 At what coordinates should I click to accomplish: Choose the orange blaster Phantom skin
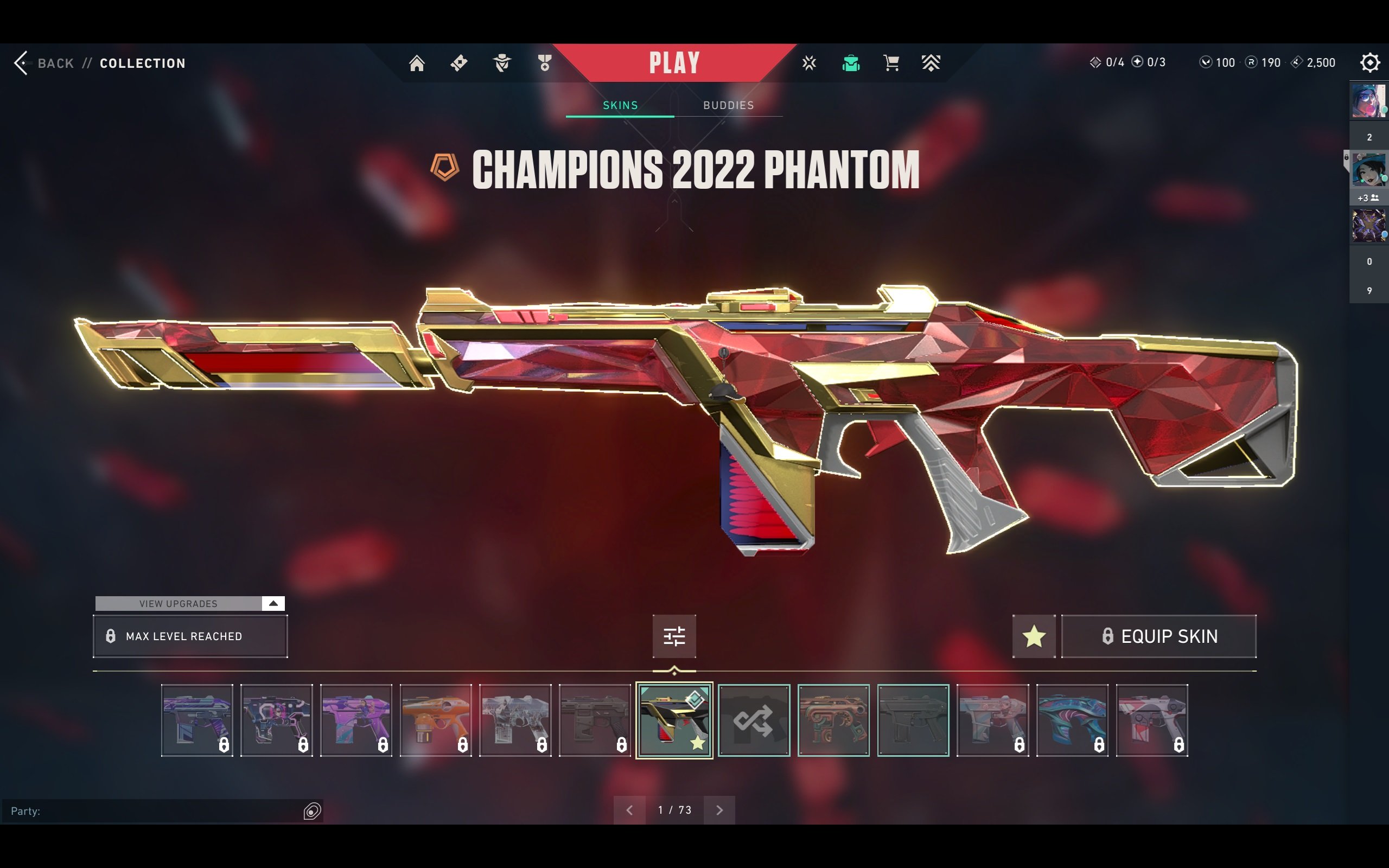tap(436, 720)
